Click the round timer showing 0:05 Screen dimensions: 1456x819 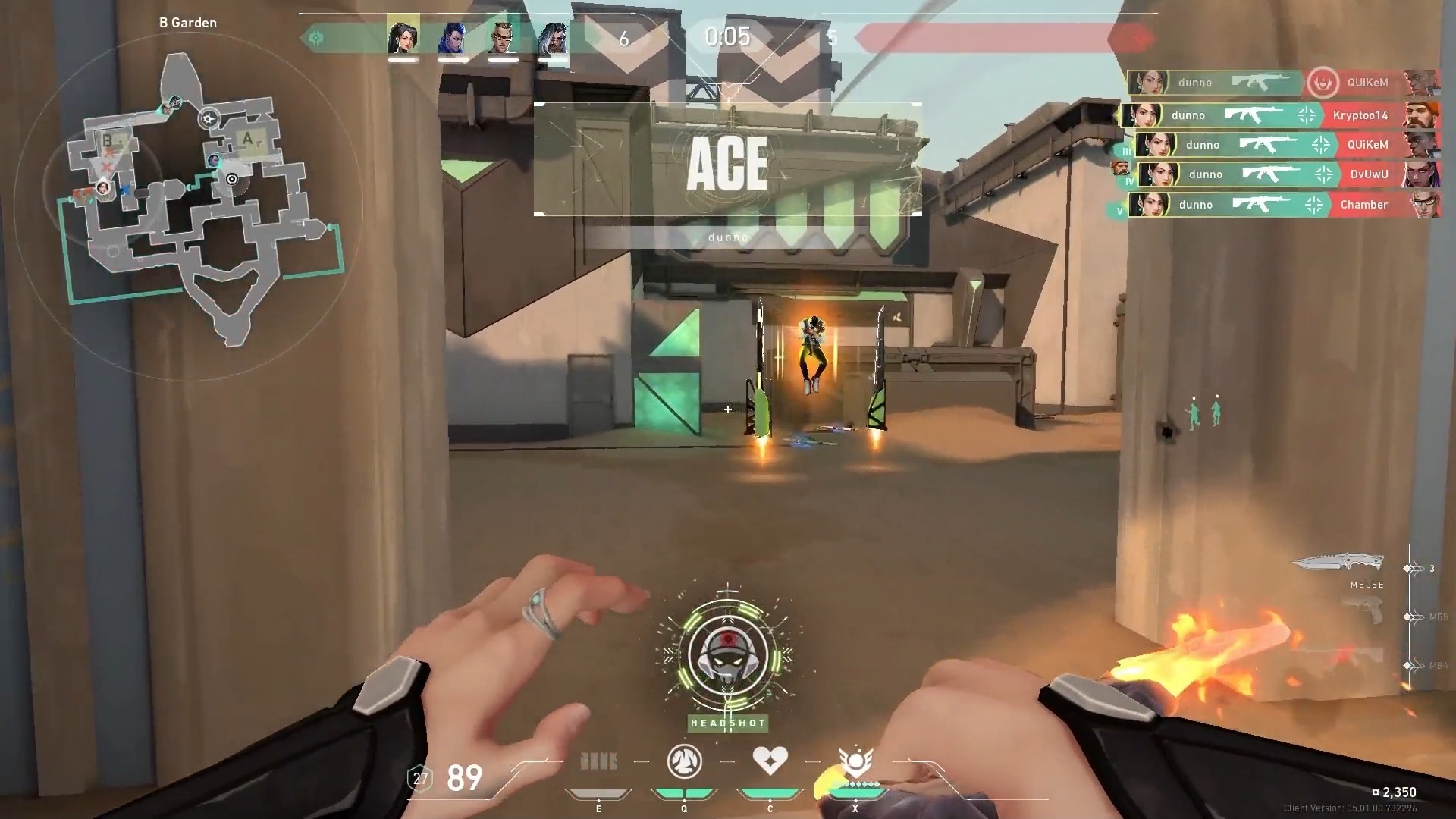pos(727,37)
